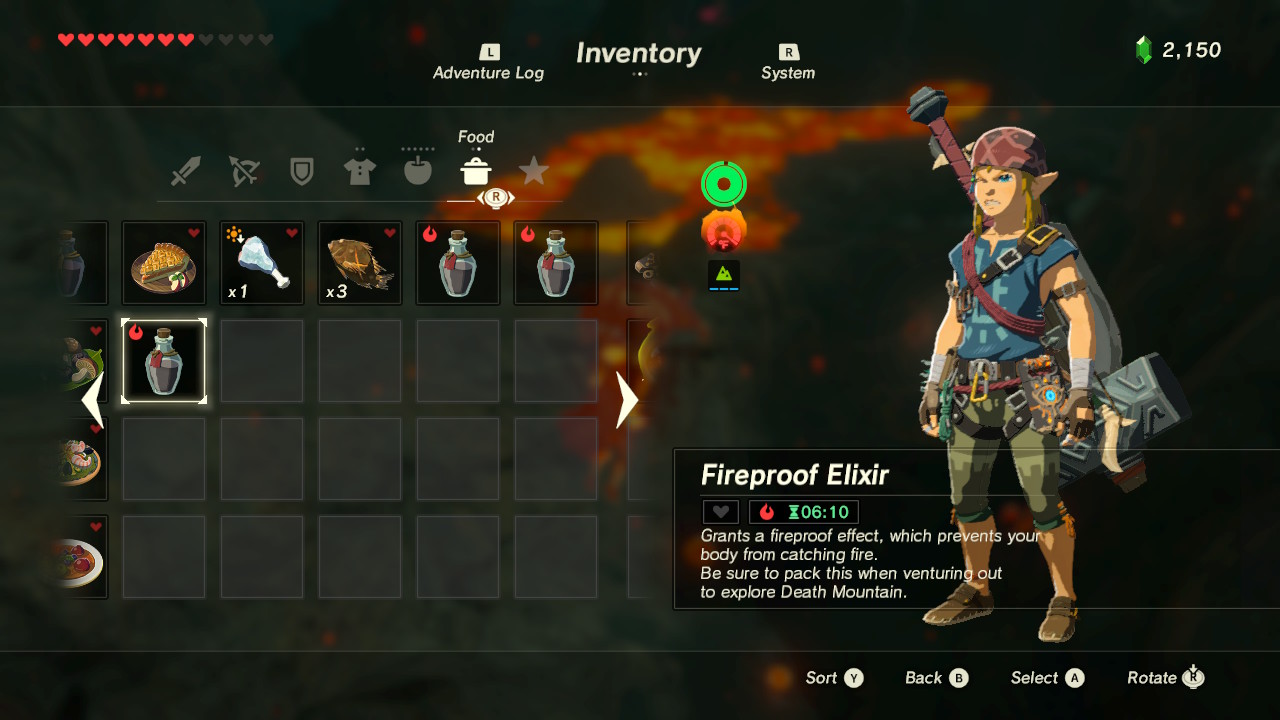Screen dimensions: 1280x720
Task: Click the shield category icon
Action: 301,170
